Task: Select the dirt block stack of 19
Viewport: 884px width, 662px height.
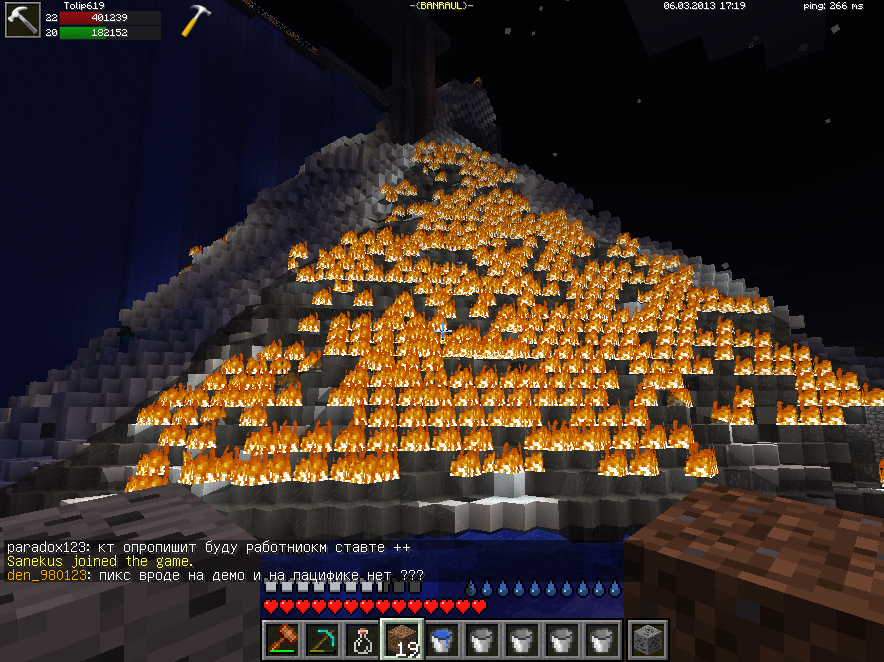Action: tap(402, 639)
